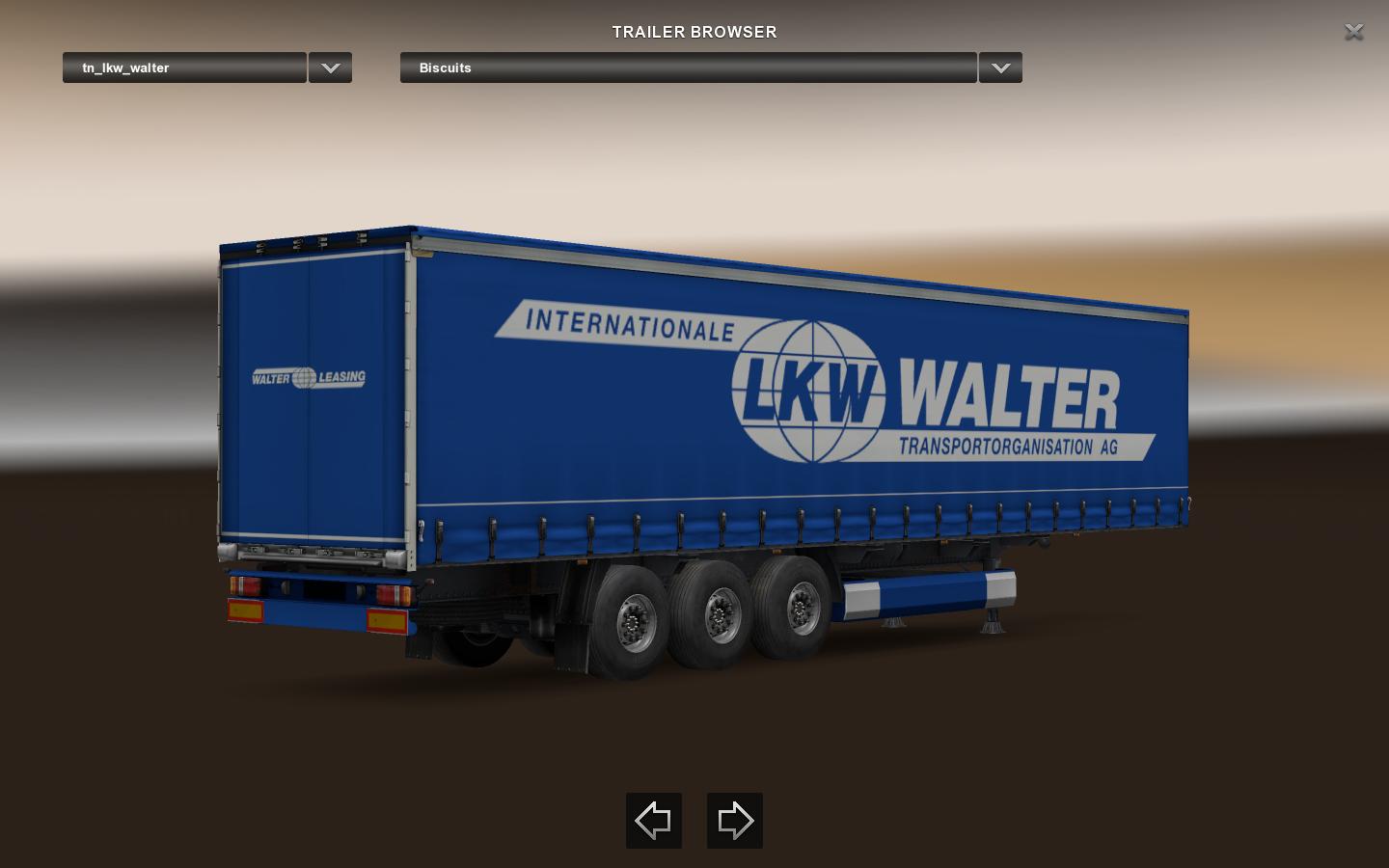Expand the trailer list arrow beside tn_lkw_walter
This screenshot has height=868, width=1389.
click(x=330, y=68)
